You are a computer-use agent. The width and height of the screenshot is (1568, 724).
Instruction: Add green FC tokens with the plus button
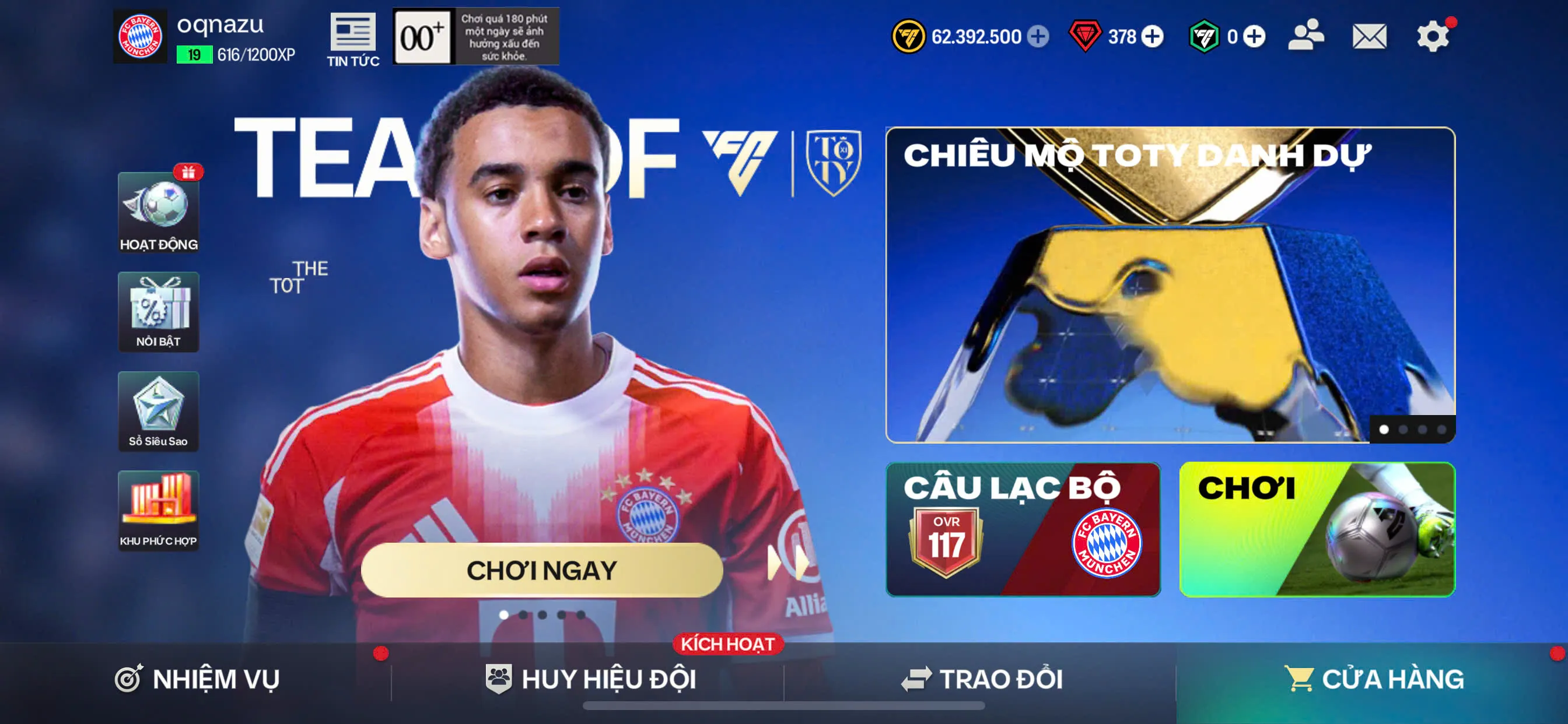pyautogui.click(x=1254, y=37)
